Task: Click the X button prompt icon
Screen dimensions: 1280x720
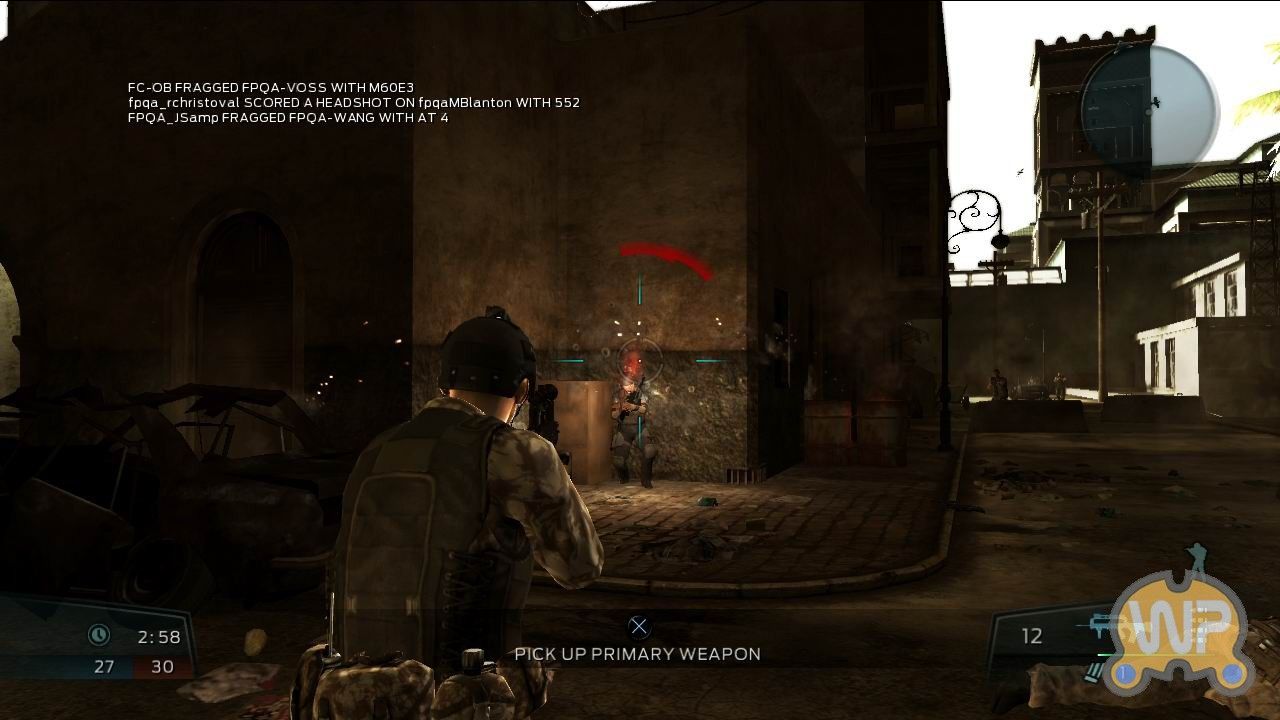Action: tap(638, 627)
